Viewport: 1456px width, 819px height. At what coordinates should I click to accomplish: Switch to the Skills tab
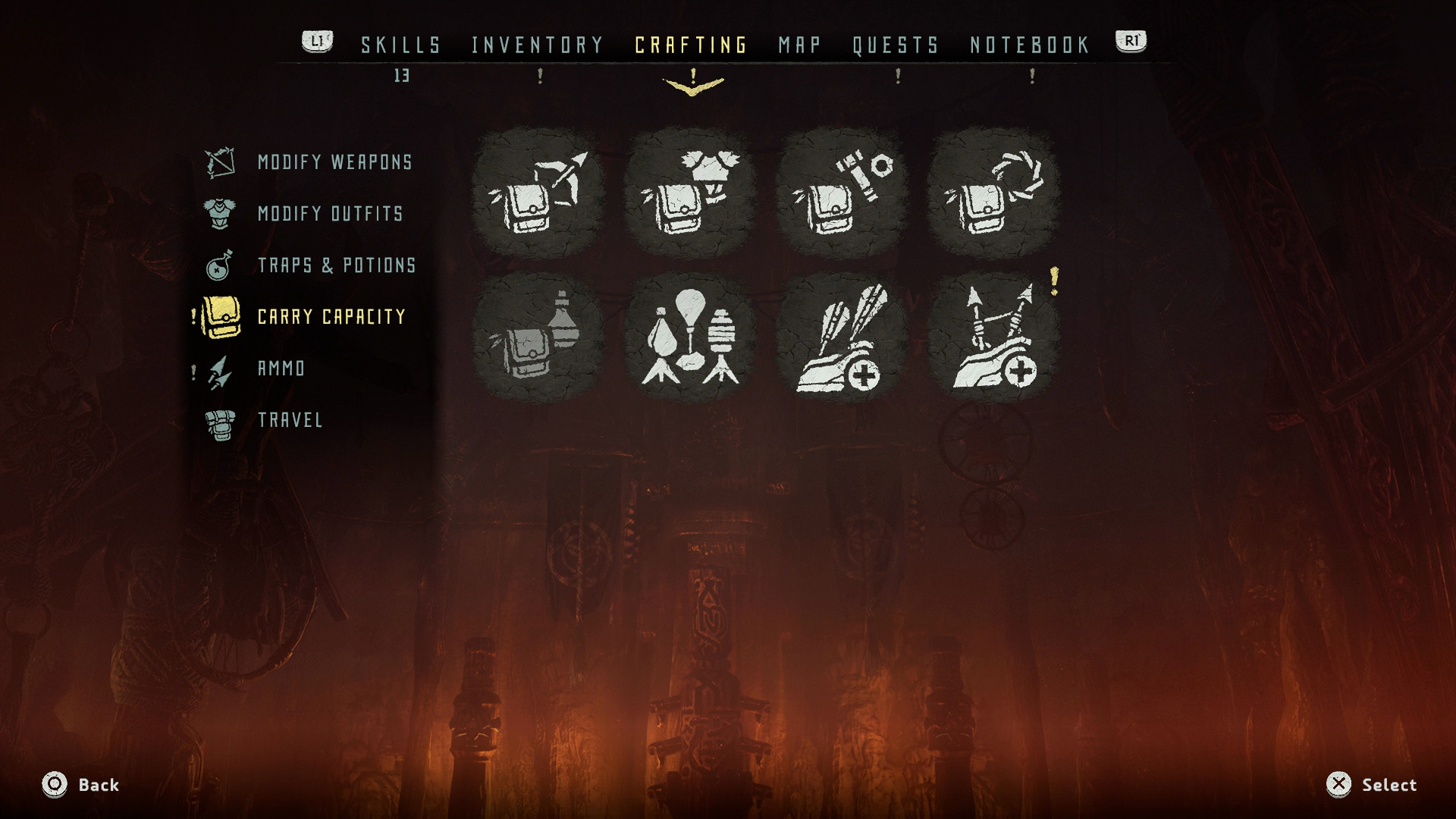click(400, 45)
